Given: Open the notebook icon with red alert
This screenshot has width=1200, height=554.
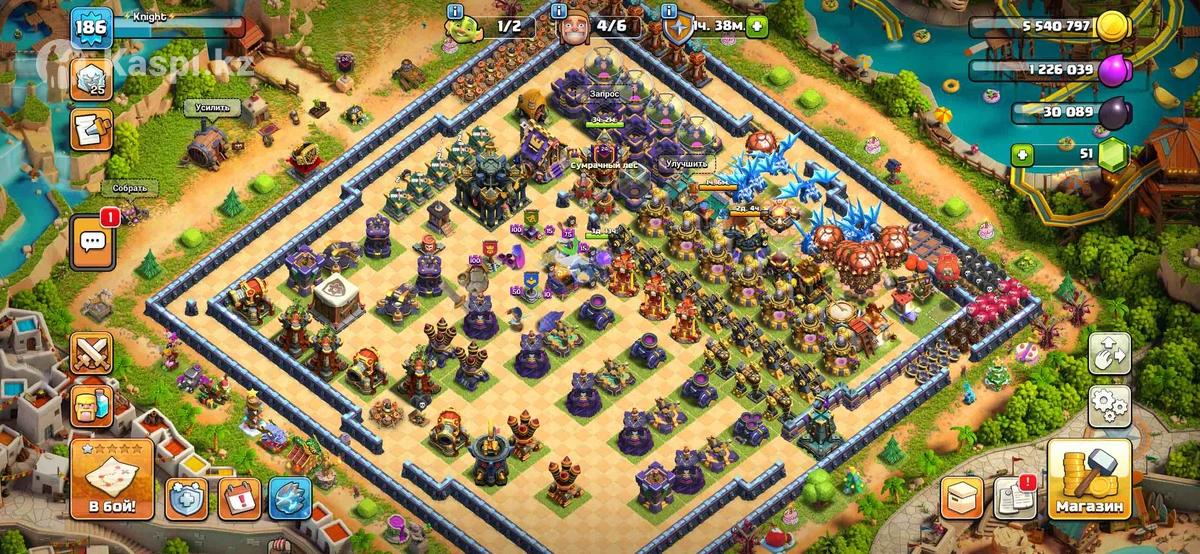Looking at the screenshot, I should [x=1015, y=497].
